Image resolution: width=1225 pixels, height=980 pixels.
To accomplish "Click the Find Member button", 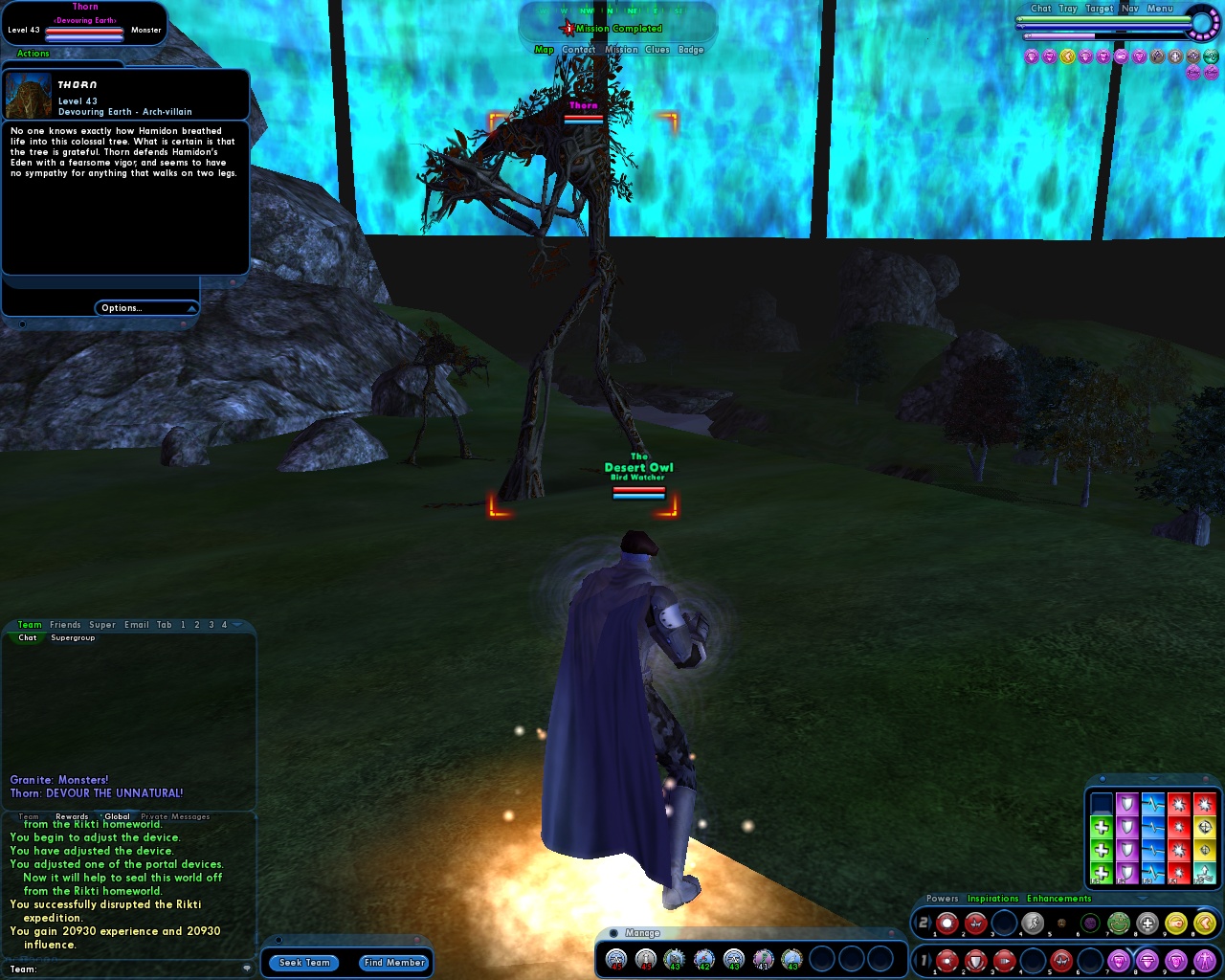I will coord(393,963).
